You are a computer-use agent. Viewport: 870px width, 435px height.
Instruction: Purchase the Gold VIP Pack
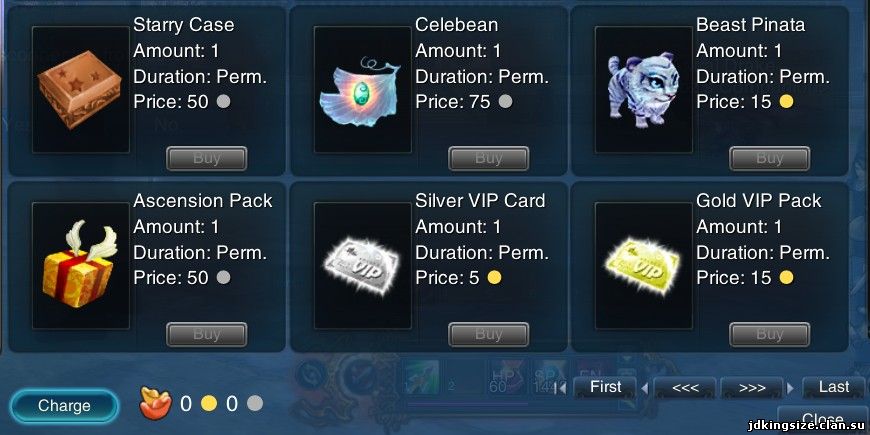[x=769, y=334]
